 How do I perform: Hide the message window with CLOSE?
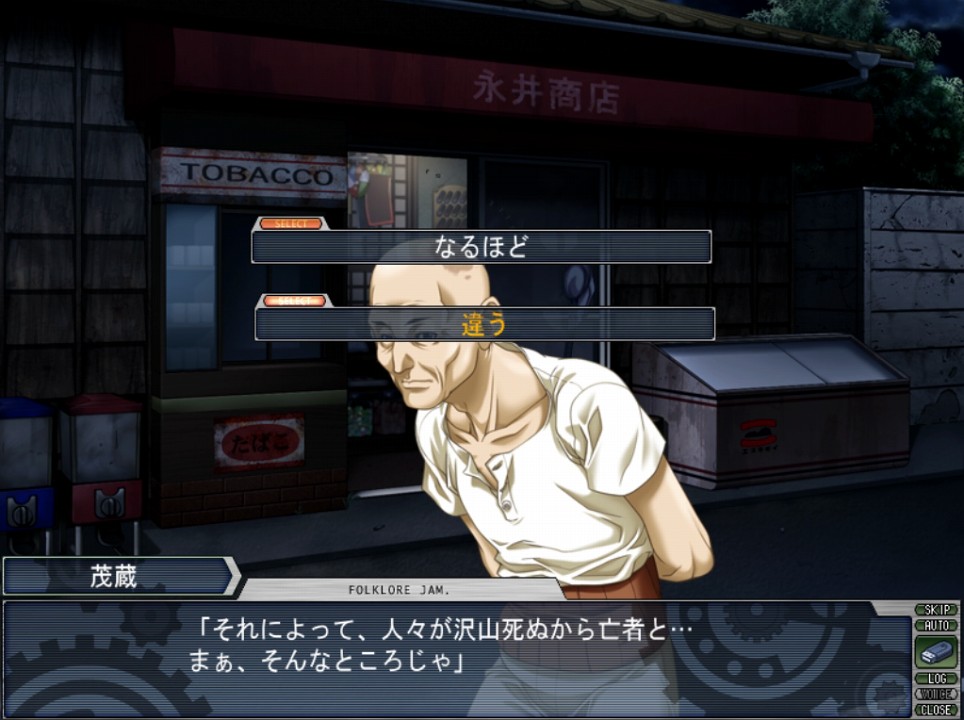pyautogui.click(x=936, y=709)
